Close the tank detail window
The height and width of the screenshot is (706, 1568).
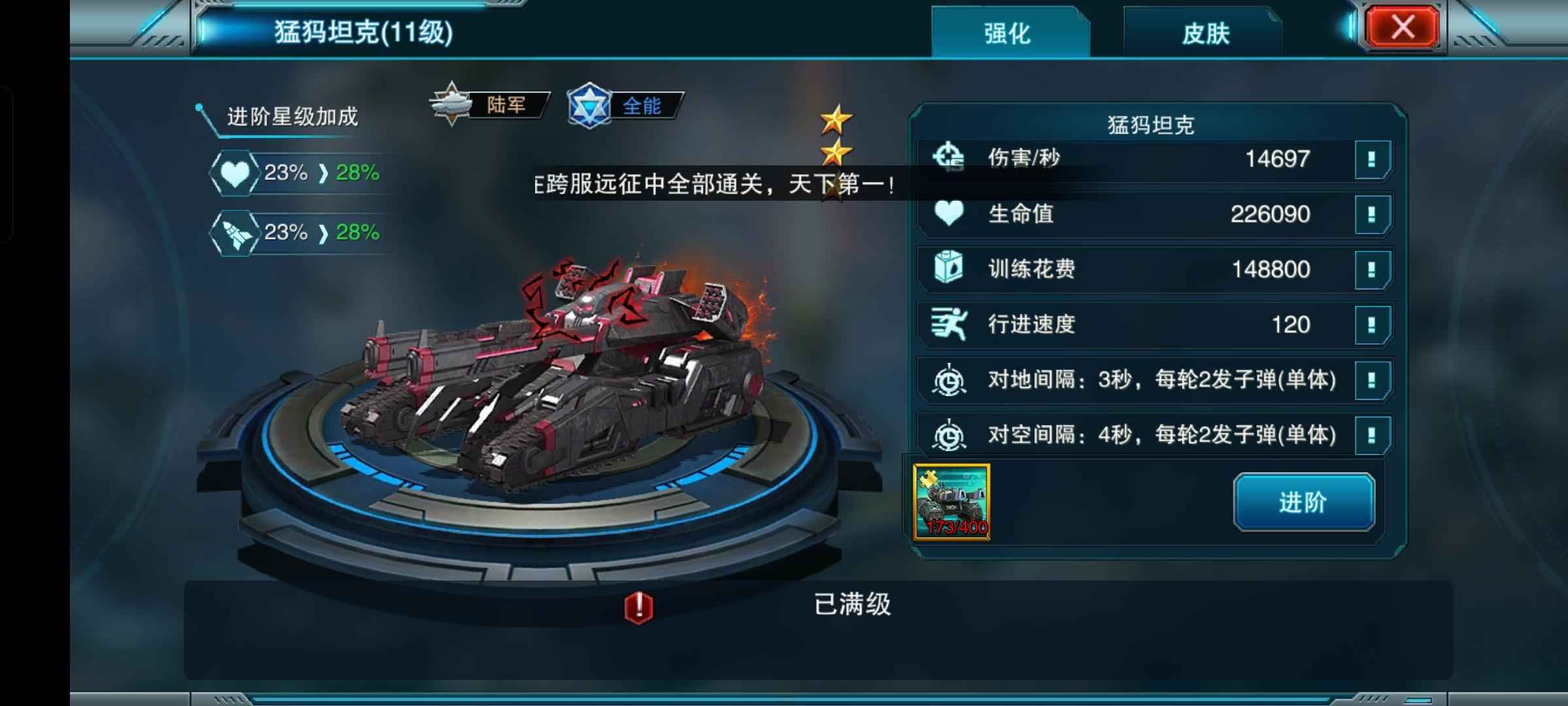tap(1402, 27)
